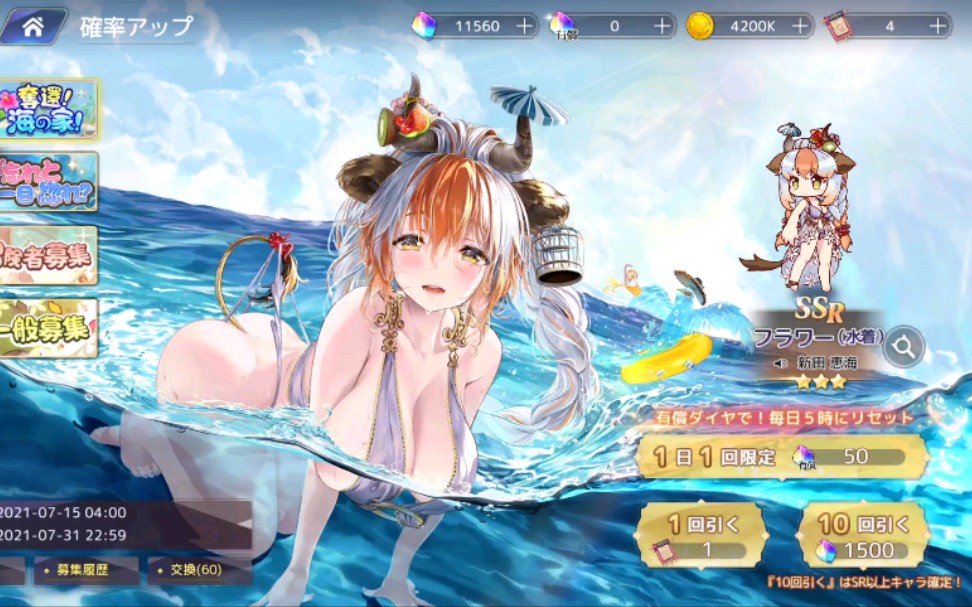Viewport: 972px width, 607px height.
Task: Open the 冒険者募集 banner
Action: tap(48, 255)
